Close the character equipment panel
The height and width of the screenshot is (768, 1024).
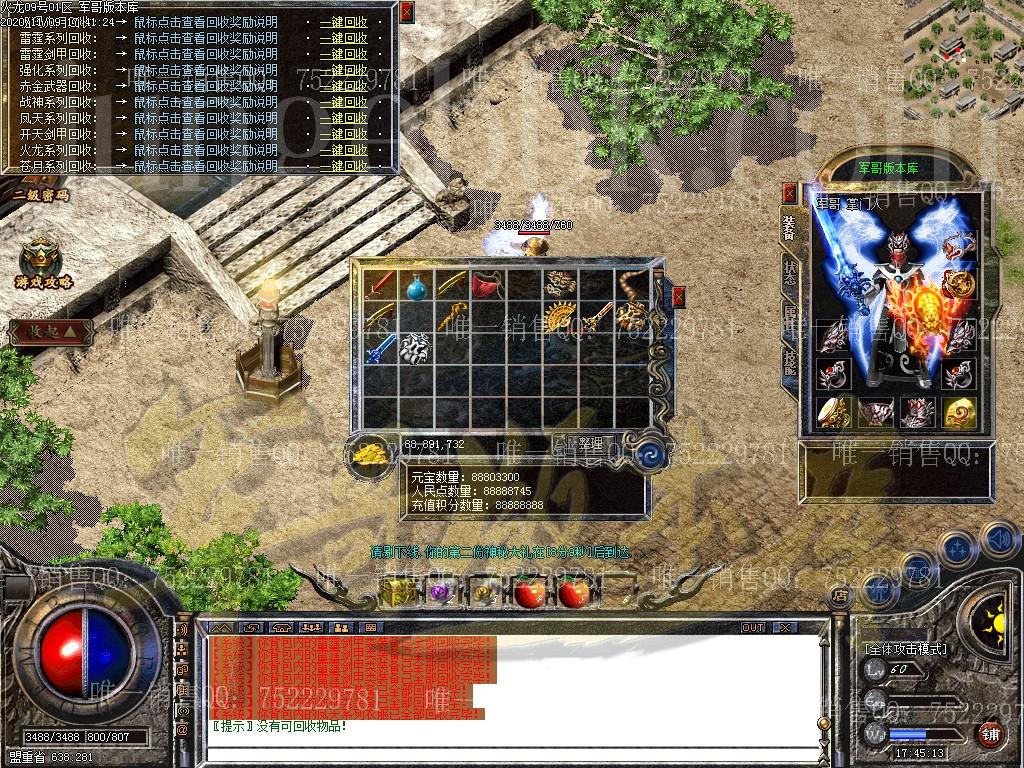click(790, 193)
